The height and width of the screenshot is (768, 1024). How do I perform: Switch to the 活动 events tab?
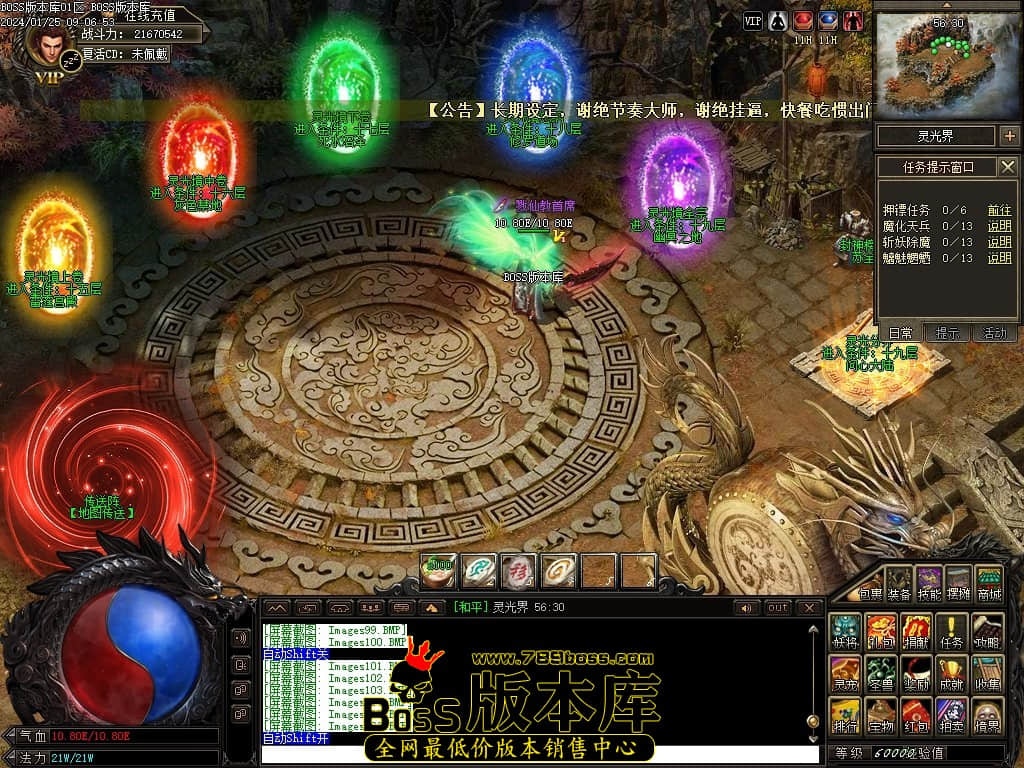coord(994,333)
